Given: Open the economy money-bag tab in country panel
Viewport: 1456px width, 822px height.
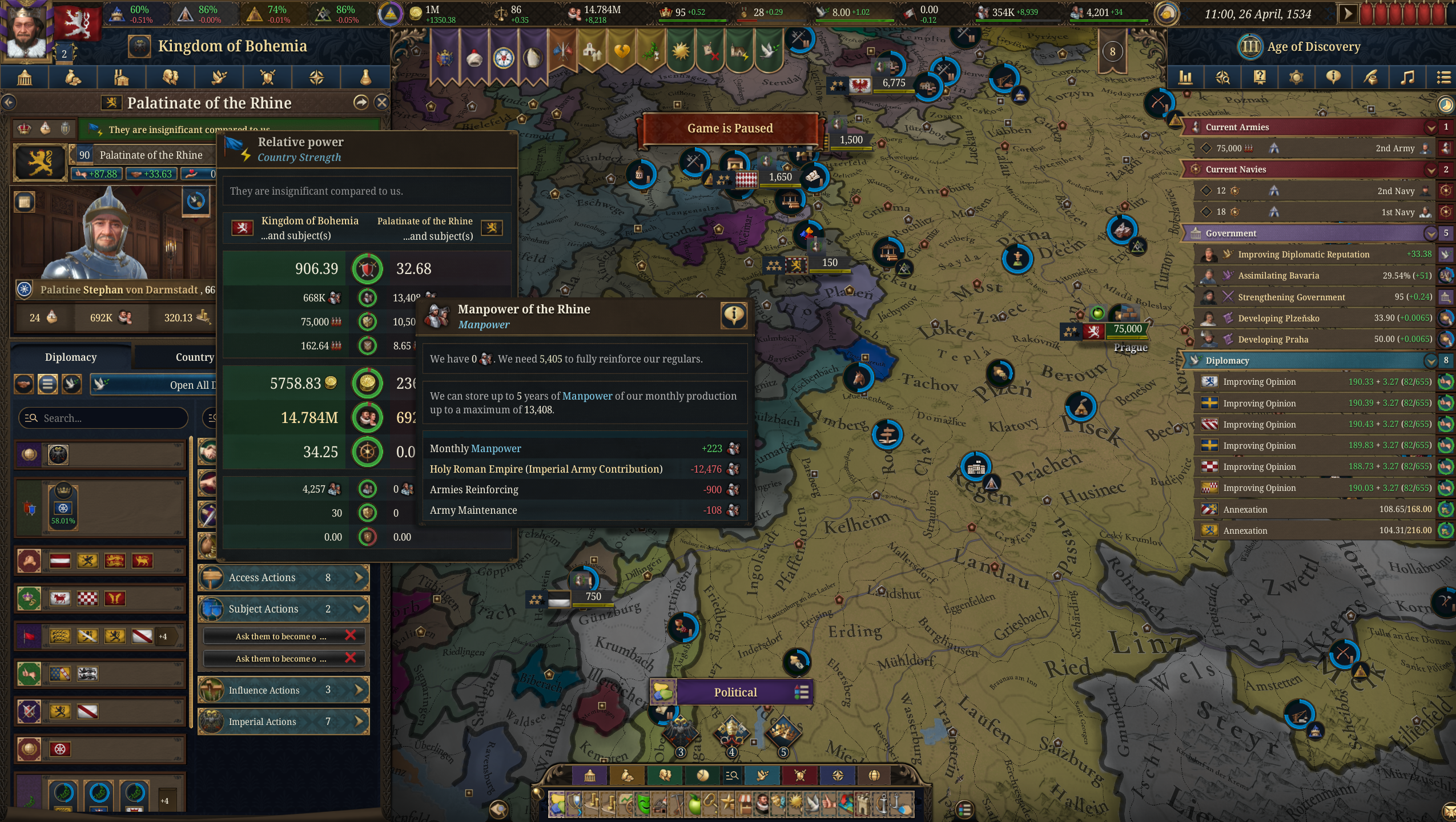Looking at the screenshot, I should point(74,77).
